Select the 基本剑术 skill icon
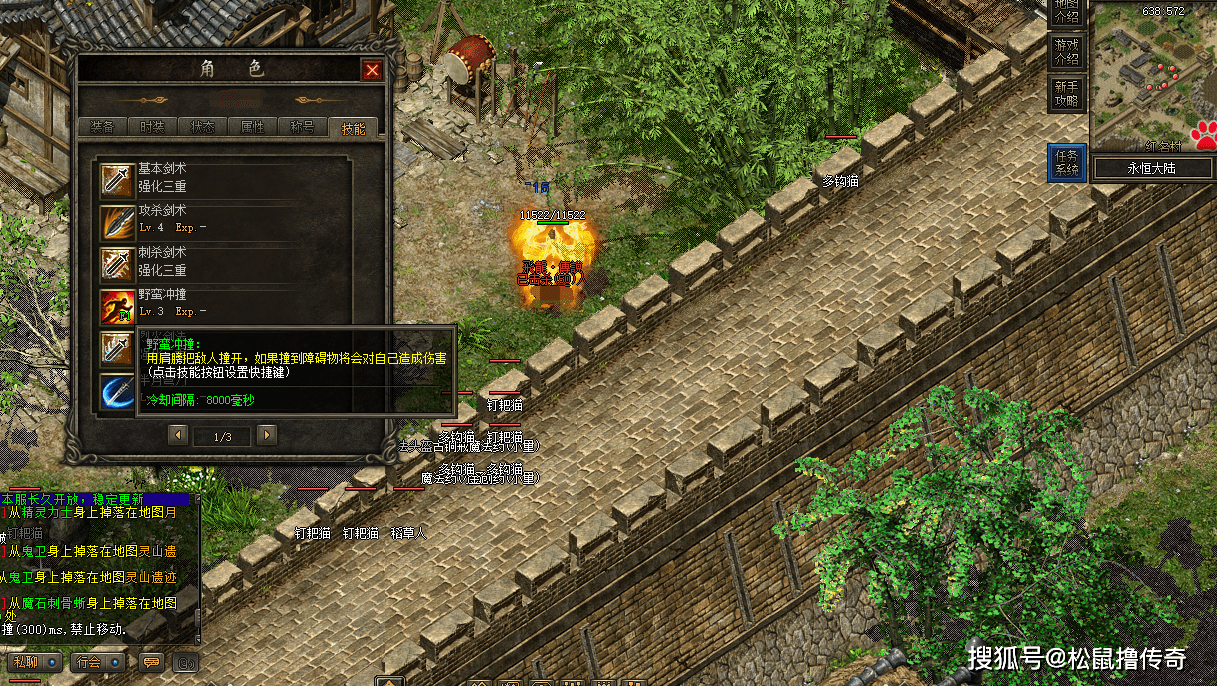This screenshot has width=1217, height=686. click(117, 180)
